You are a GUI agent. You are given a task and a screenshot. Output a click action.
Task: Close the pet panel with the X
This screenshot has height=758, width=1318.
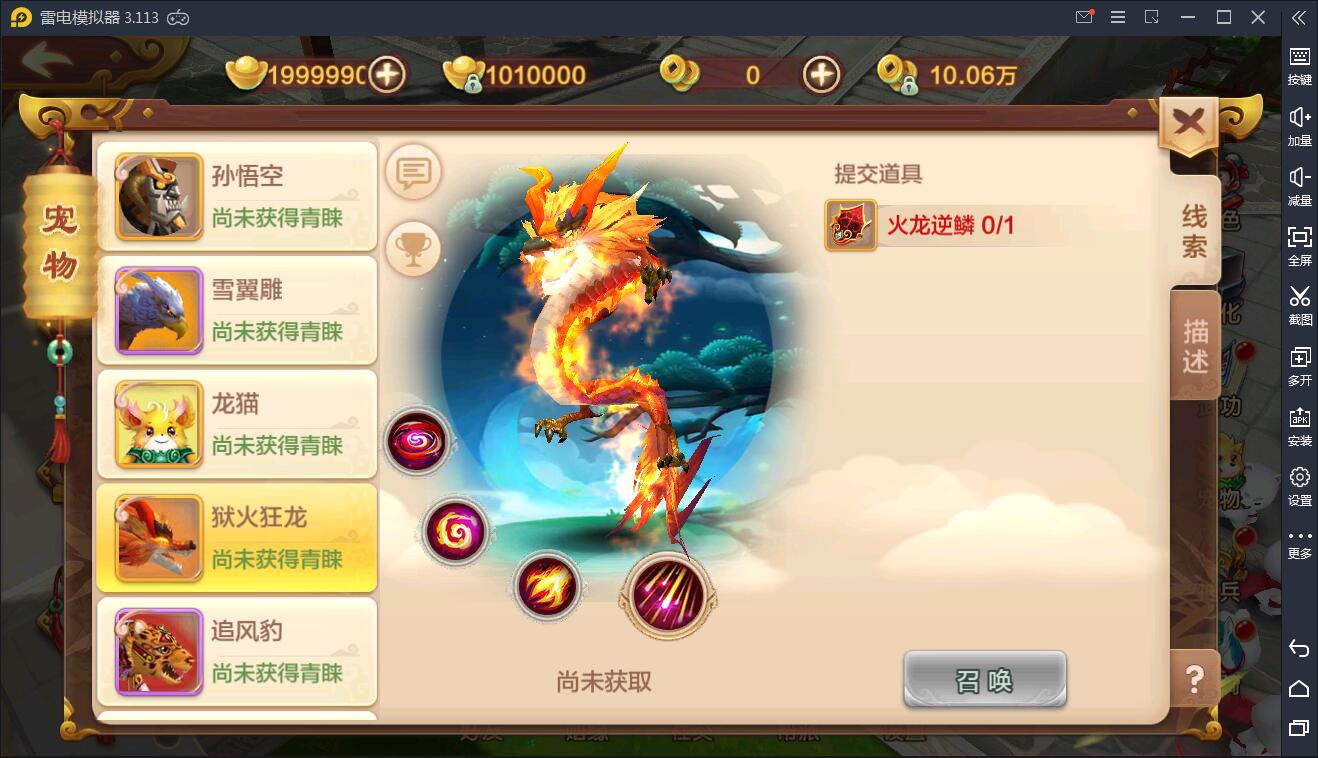[1188, 120]
